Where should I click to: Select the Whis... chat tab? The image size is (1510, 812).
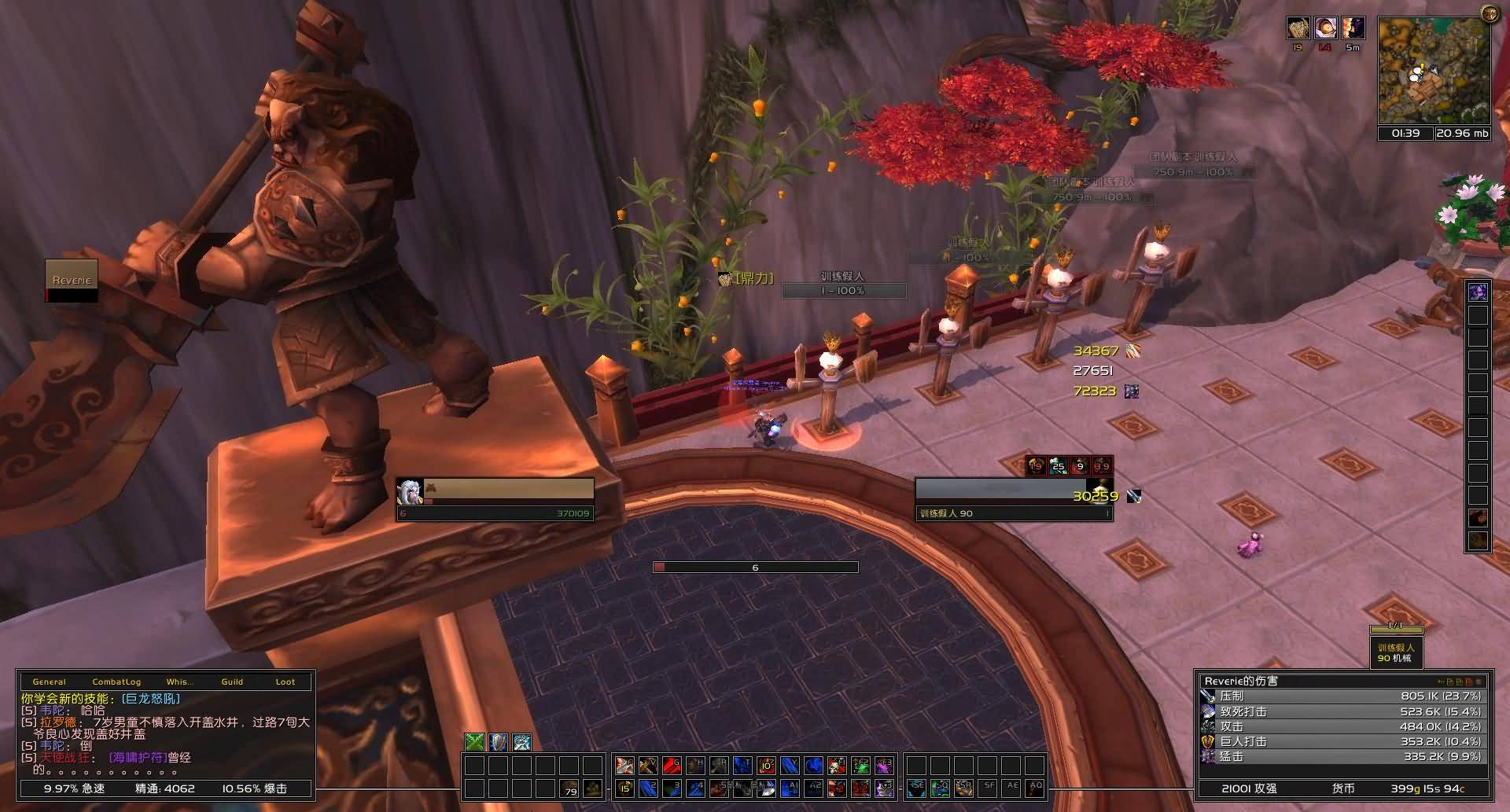pyautogui.click(x=179, y=682)
